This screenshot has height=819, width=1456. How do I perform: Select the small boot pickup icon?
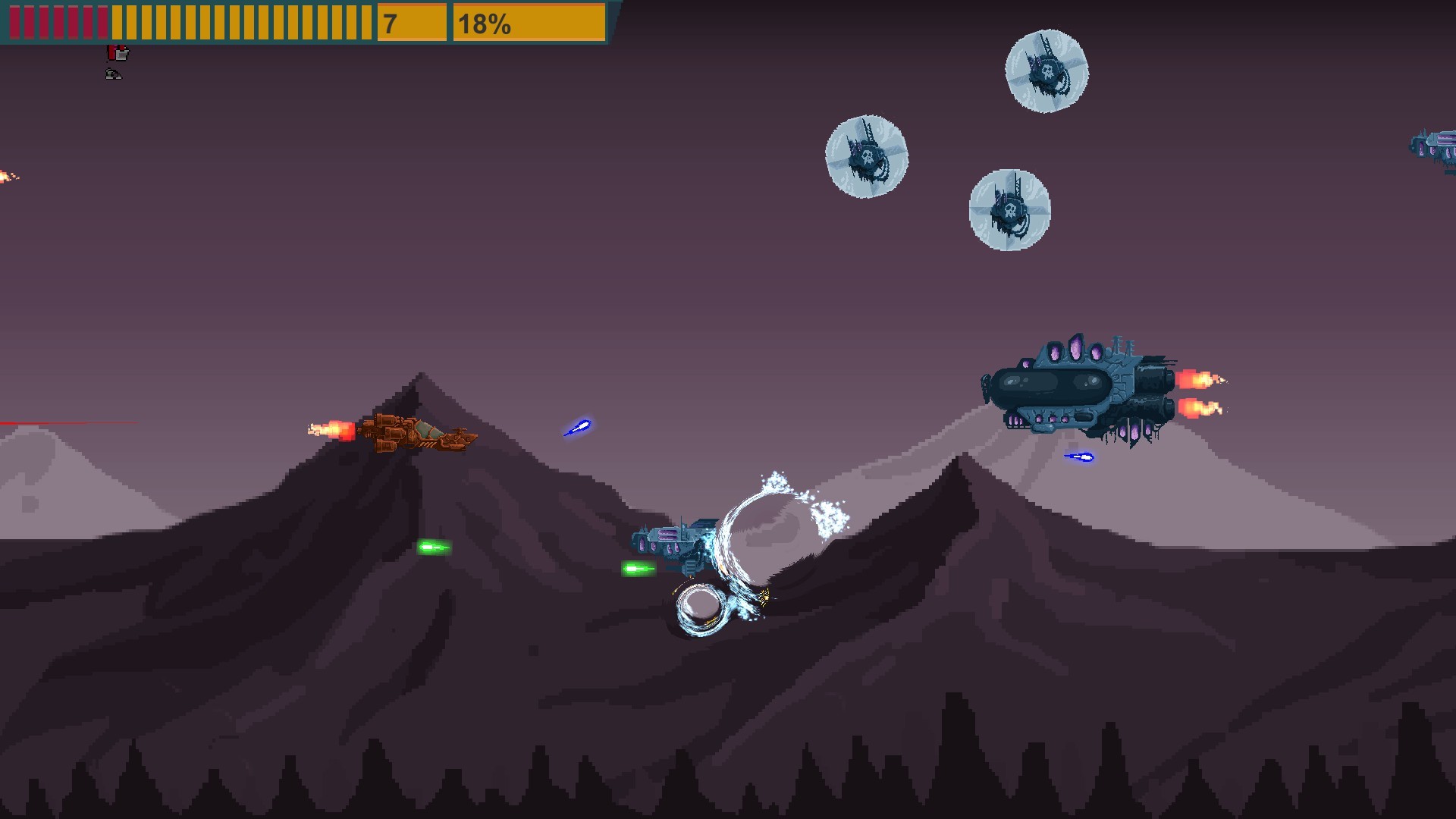(x=113, y=74)
